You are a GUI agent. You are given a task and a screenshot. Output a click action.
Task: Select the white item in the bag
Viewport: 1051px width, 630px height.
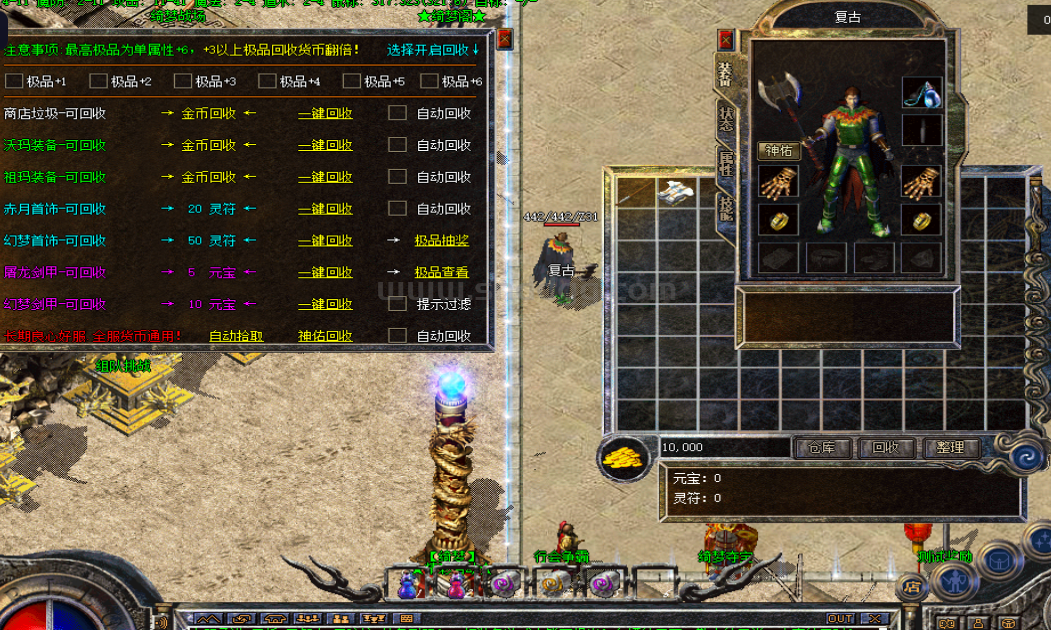[x=675, y=191]
